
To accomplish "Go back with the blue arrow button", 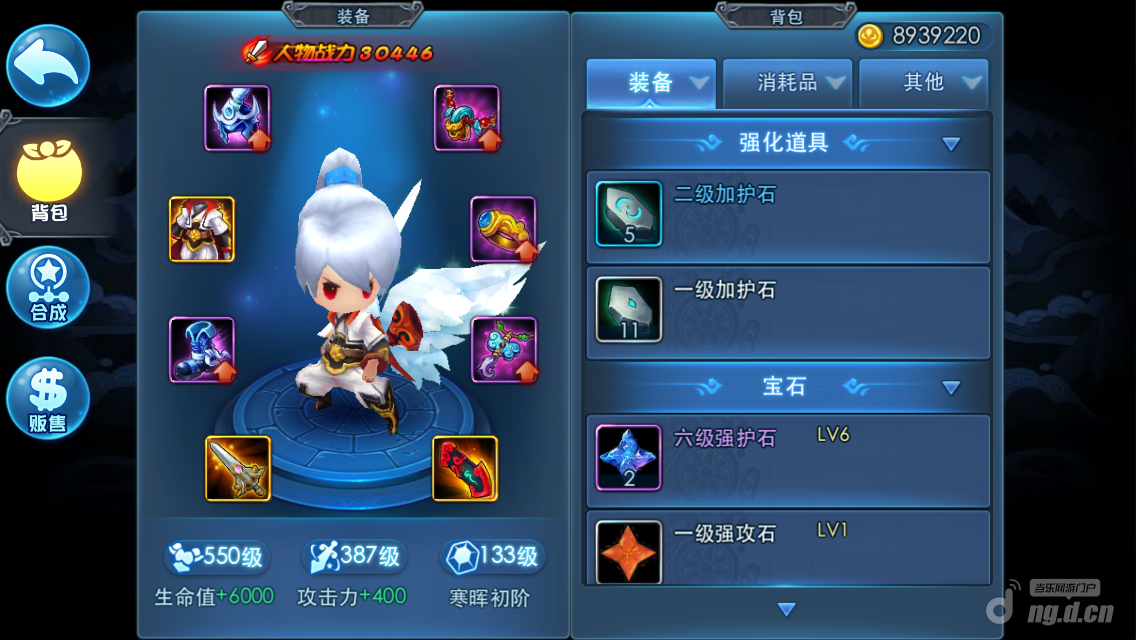I will [x=48, y=65].
